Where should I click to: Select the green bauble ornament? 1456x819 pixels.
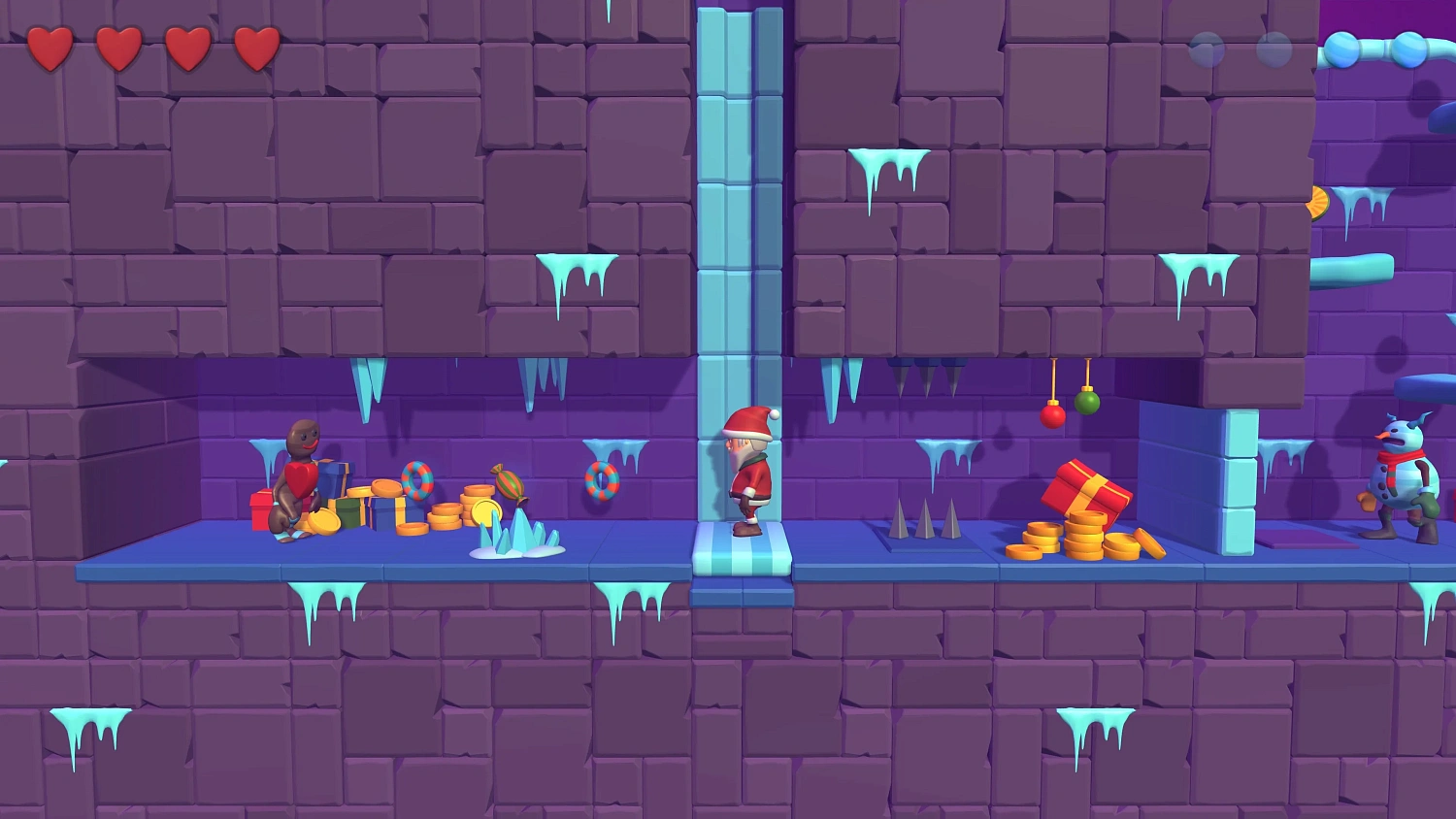[1089, 401]
